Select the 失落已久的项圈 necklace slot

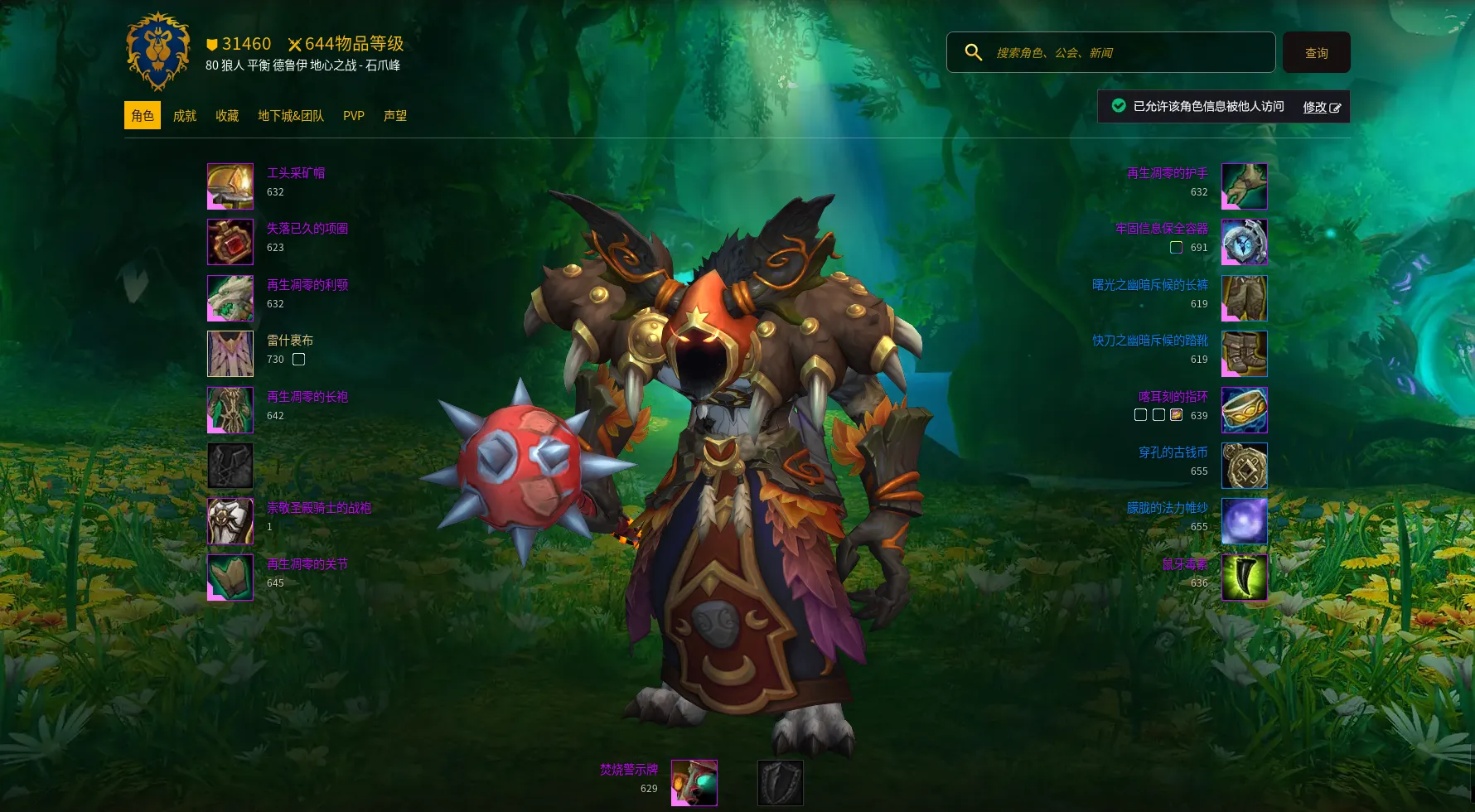pyautogui.click(x=230, y=242)
